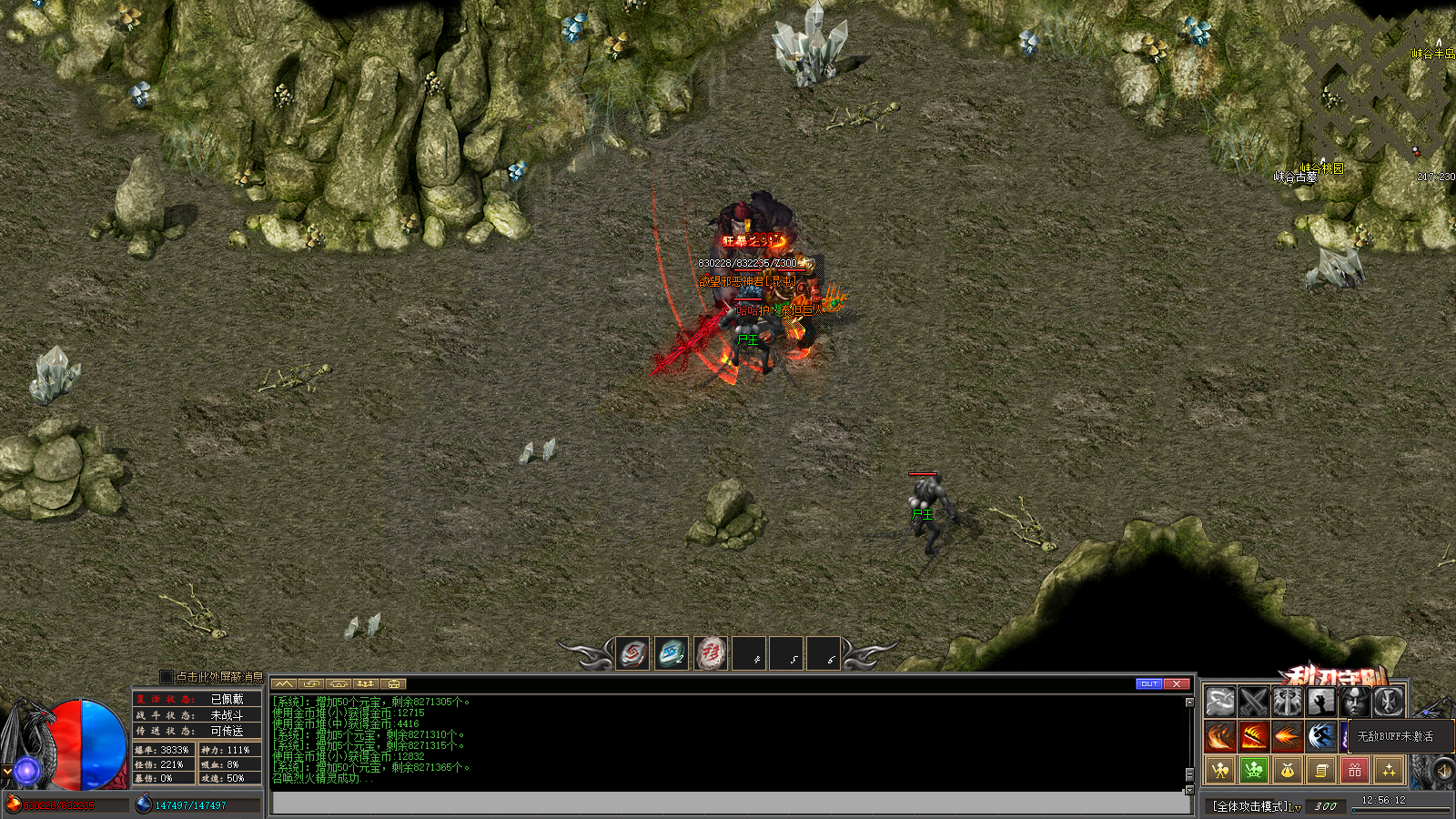This screenshot has height=819, width=1456.
Task: Toggle sound with the speaker button
Action: [x=1442, y=772]
